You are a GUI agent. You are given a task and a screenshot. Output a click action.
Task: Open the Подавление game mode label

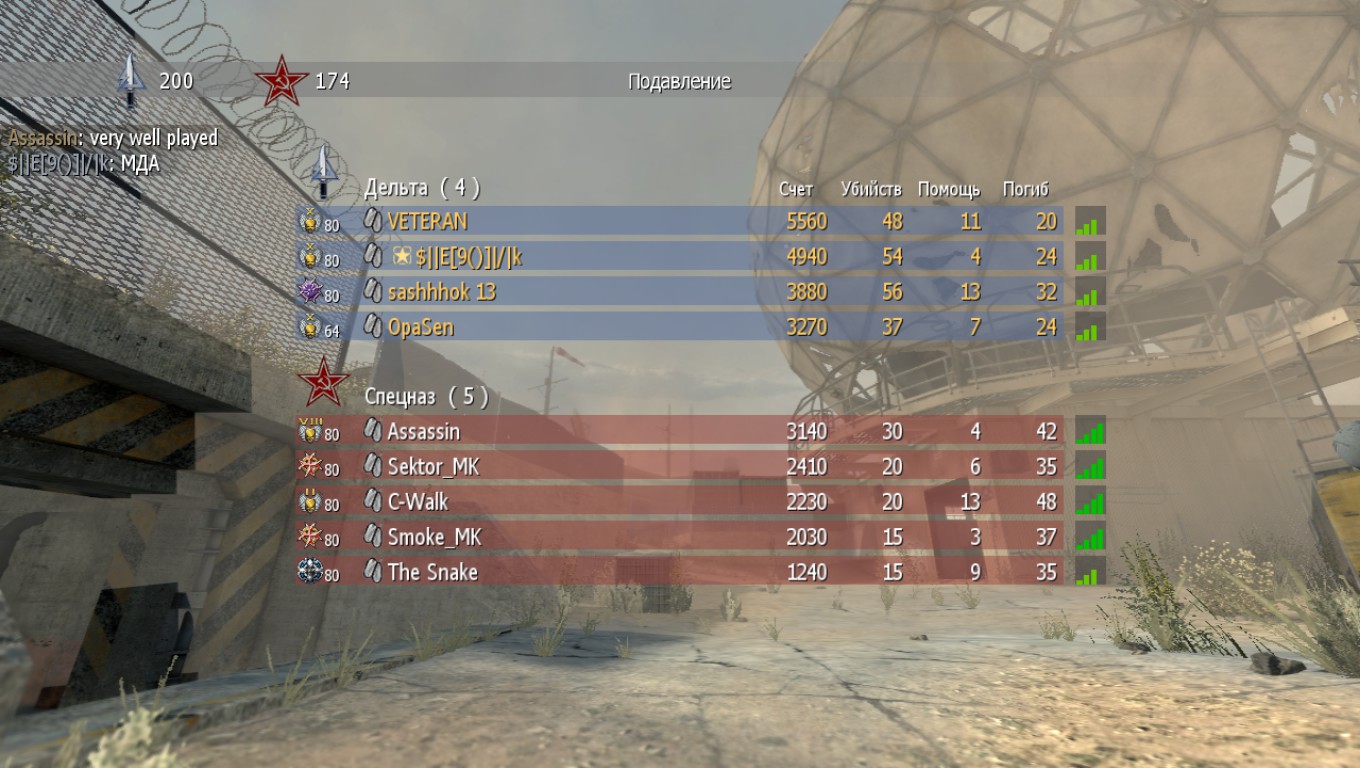pyautogui.click(x=680, y=81)
